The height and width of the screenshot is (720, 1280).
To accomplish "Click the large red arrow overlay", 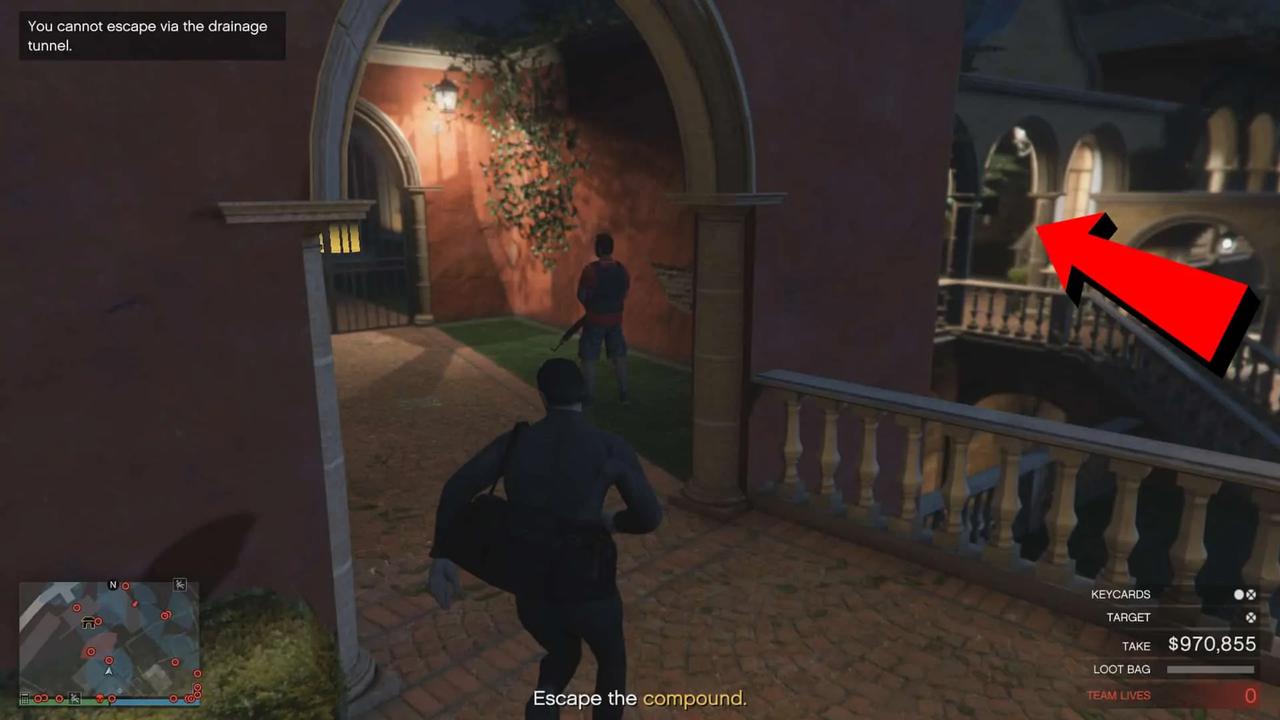I will click(x=1150, y=290).
